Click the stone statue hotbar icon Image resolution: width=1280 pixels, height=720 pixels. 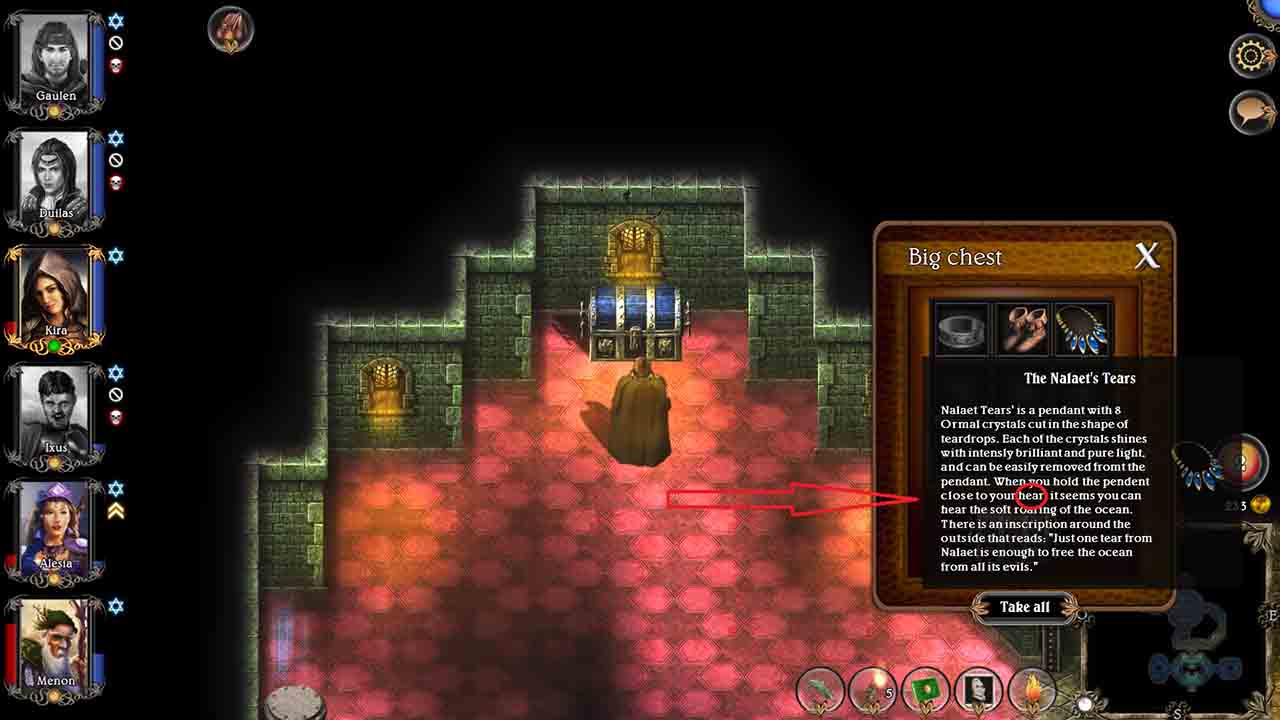[977, 690]
